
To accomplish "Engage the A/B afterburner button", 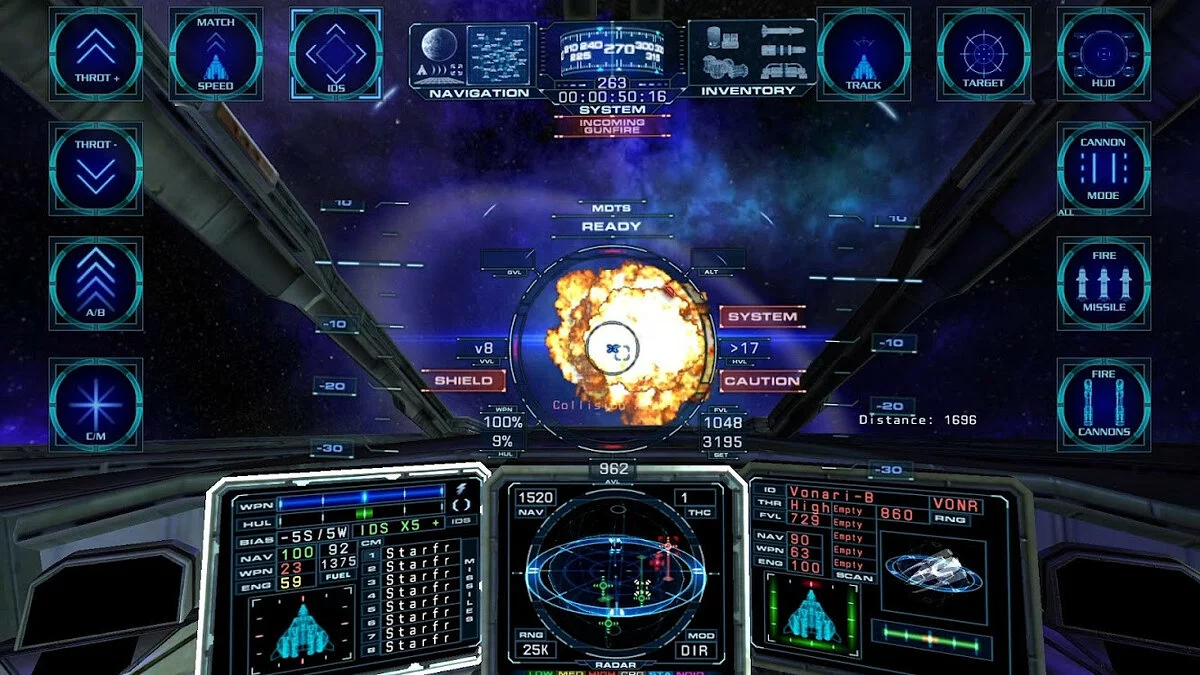I will pyautogui.click(x=96, y=283).
